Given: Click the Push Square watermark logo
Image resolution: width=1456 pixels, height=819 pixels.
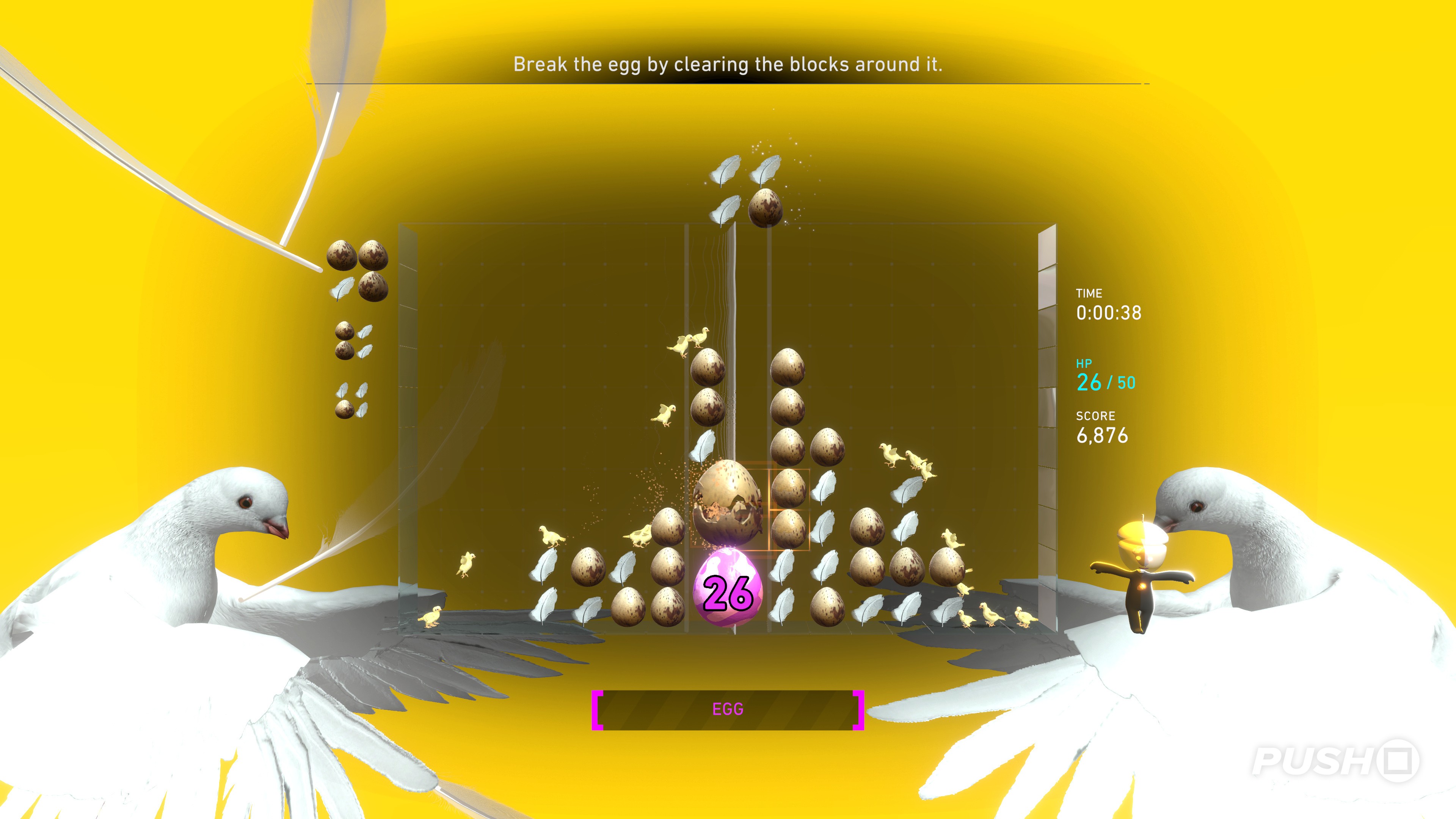Looking at the screenshot, I should coord(1335,761).
